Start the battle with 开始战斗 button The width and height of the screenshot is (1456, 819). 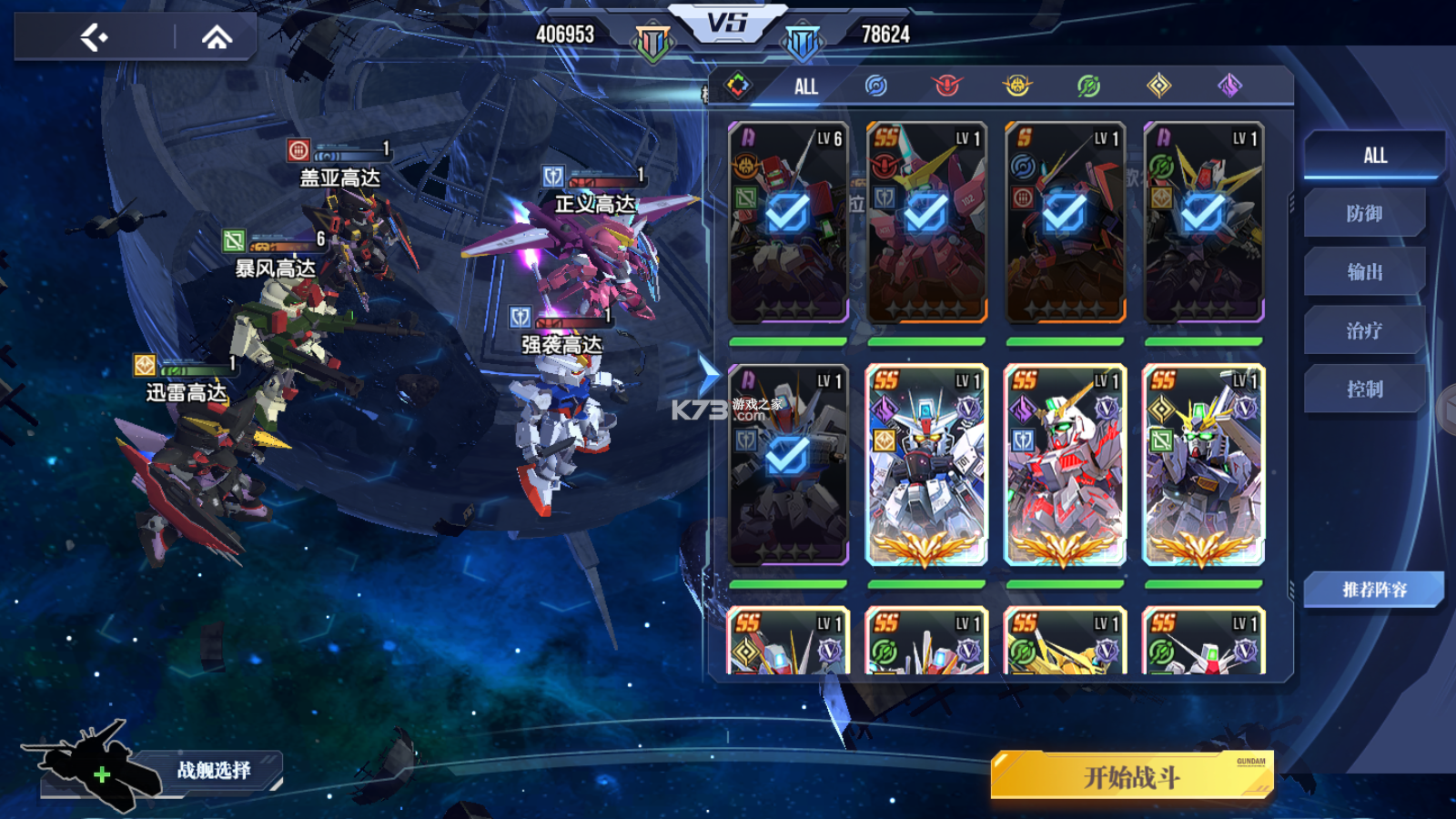point(1131,776)
